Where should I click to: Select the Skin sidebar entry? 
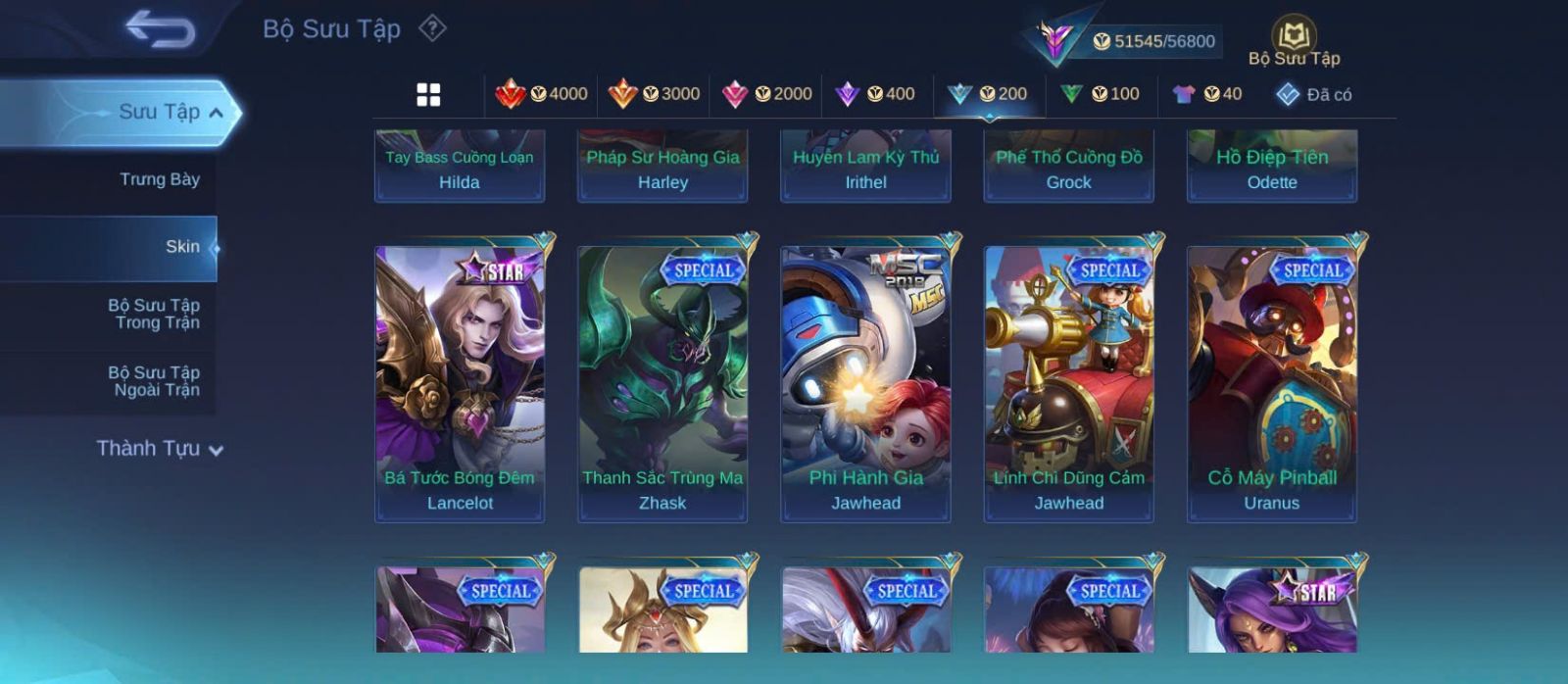(181, 247)
